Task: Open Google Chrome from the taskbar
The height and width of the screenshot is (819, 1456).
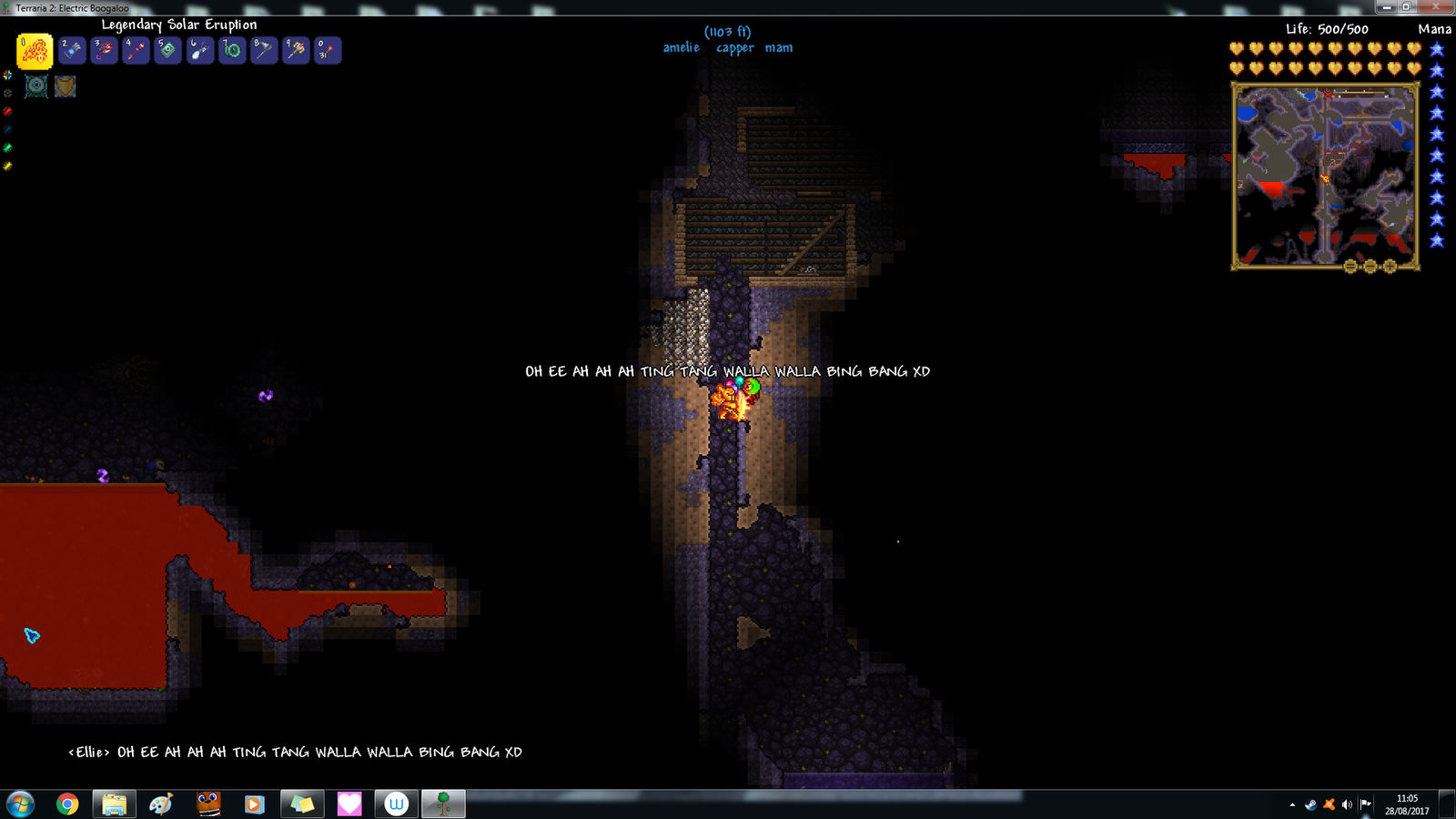Action: point(67,804)
